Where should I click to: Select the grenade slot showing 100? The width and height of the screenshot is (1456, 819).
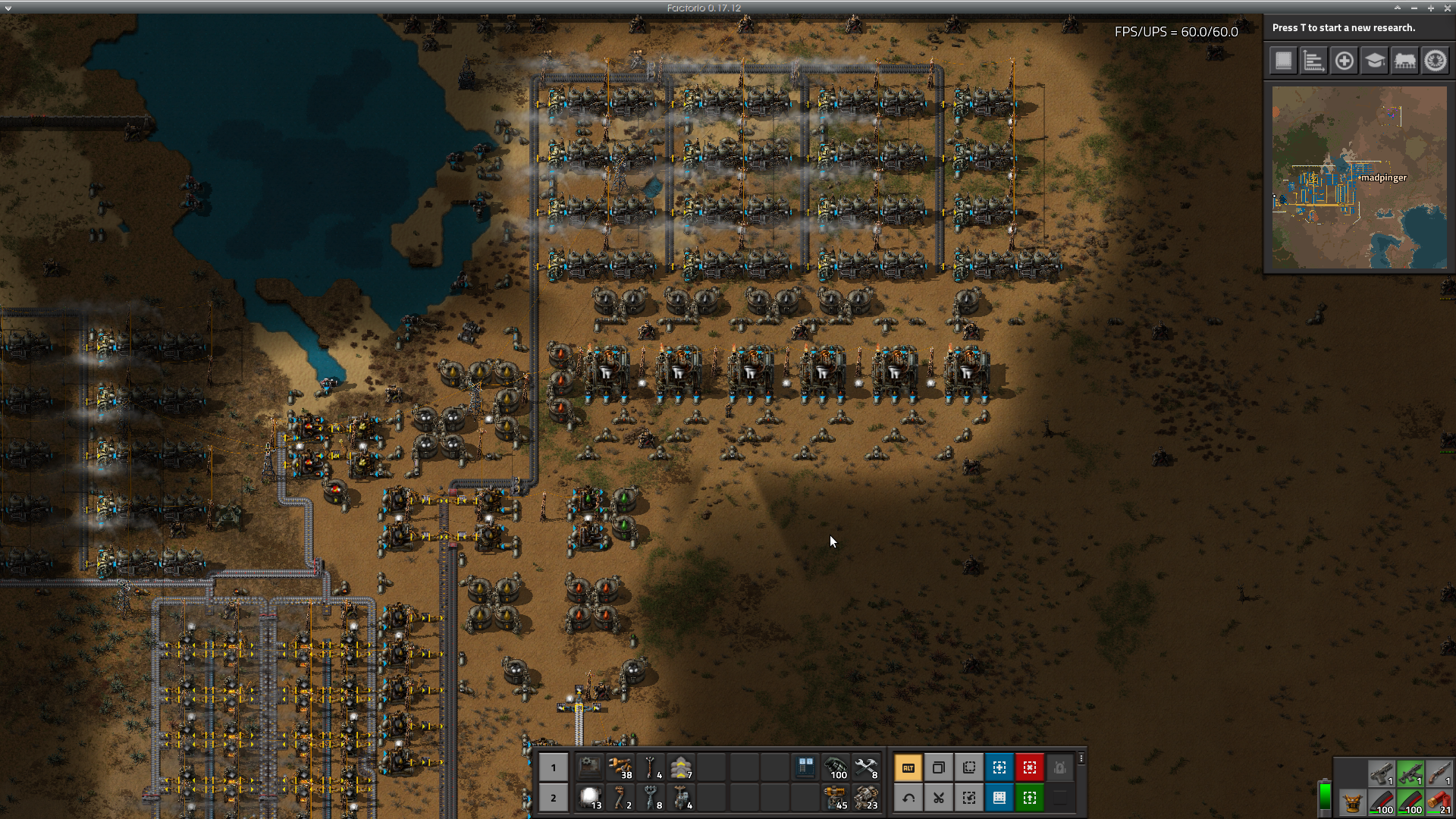[836, 767]
